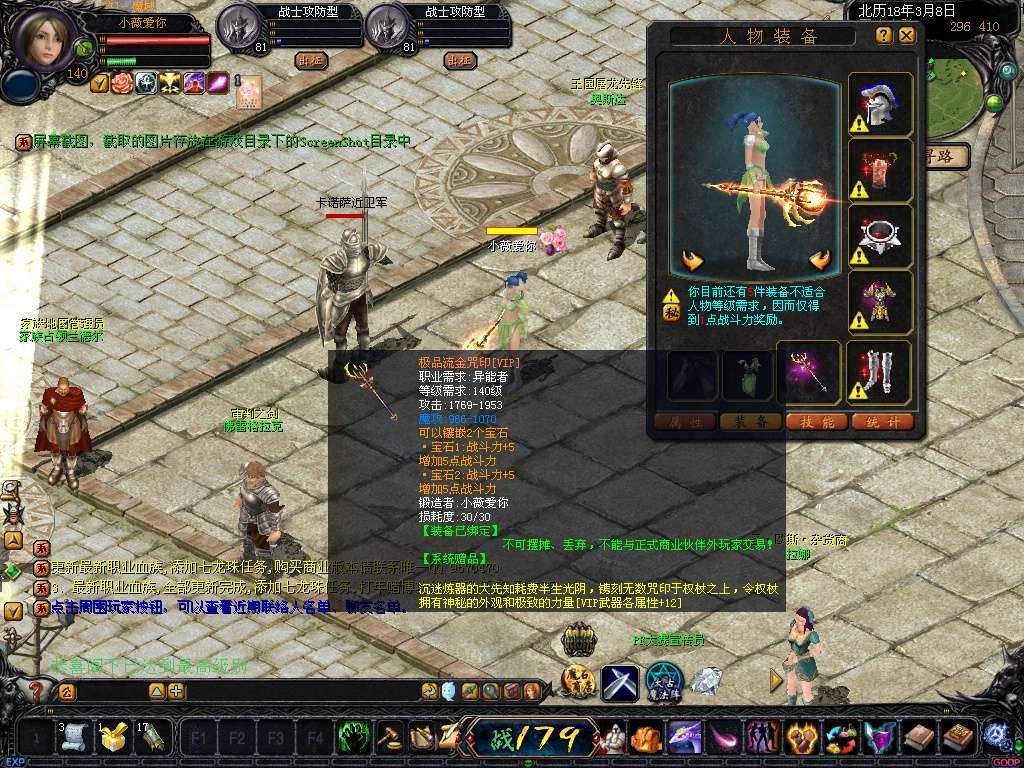
Task: Switch to the 技能 skills tab
Action: [x=818, y=422]
